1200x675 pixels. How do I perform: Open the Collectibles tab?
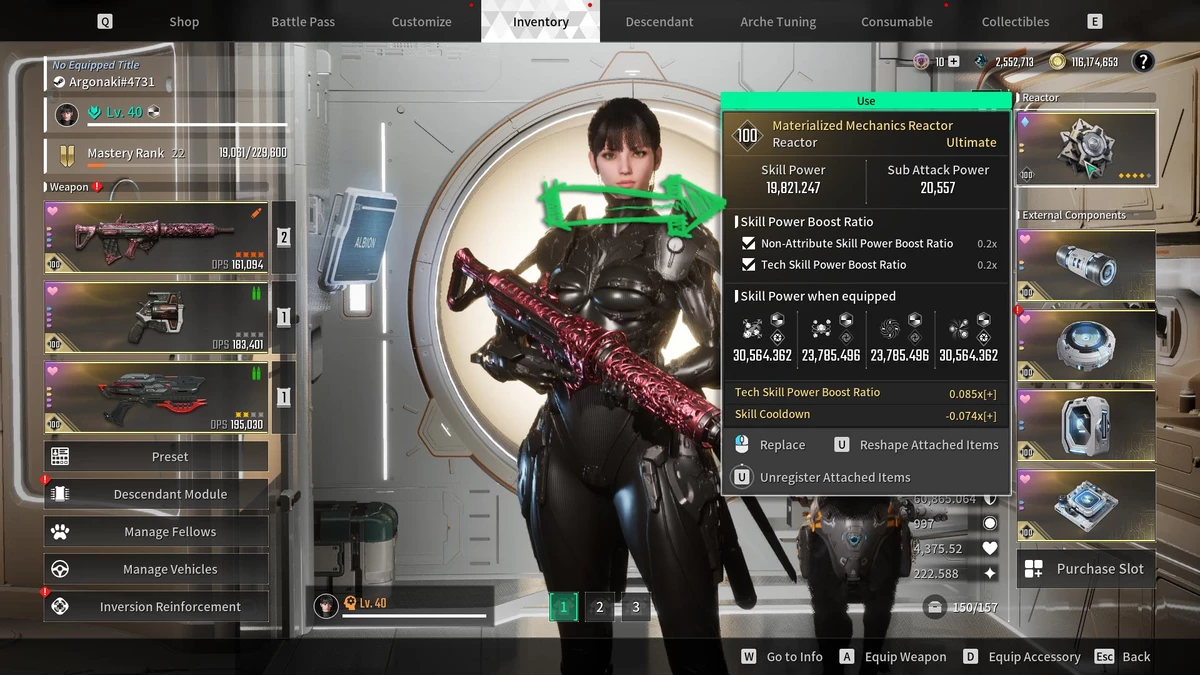click(x=1015, y=21)
